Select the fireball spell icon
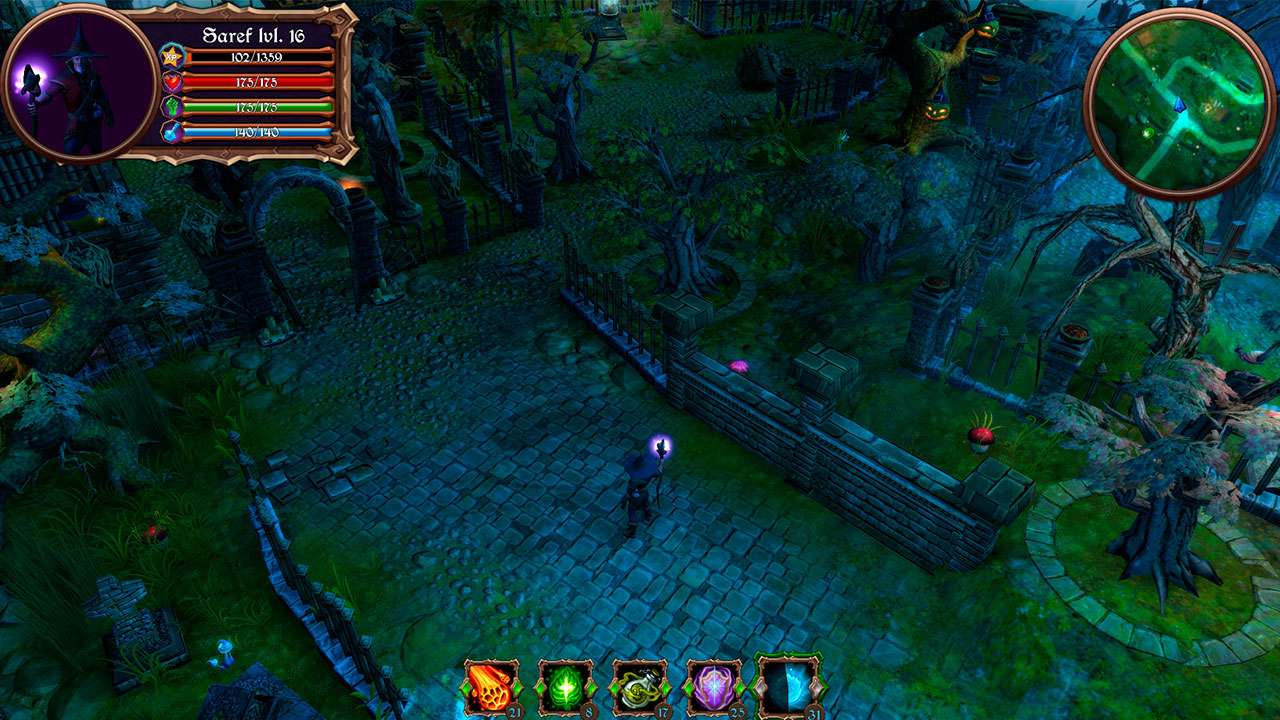This screenshot has height=720, width=1280. pyautogui.click(x=489, y=688)
